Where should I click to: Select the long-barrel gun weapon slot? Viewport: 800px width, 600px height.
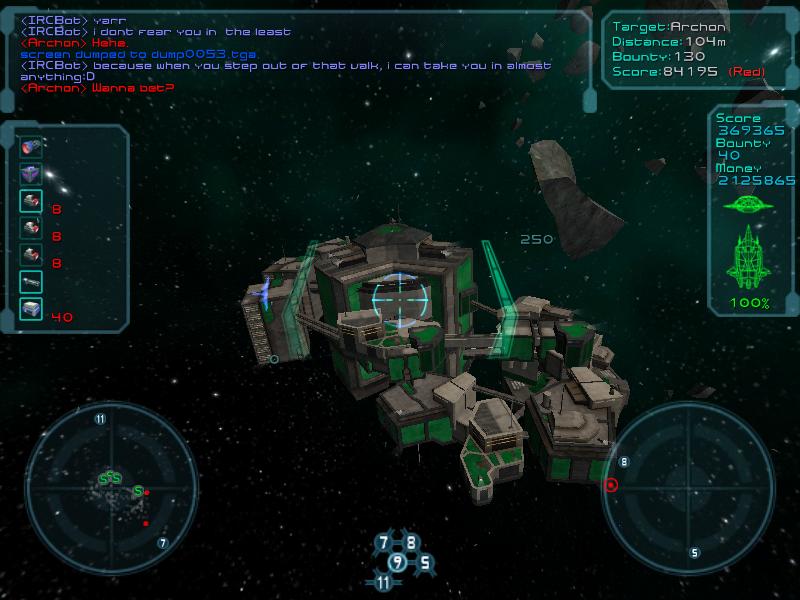coord(30,283)
